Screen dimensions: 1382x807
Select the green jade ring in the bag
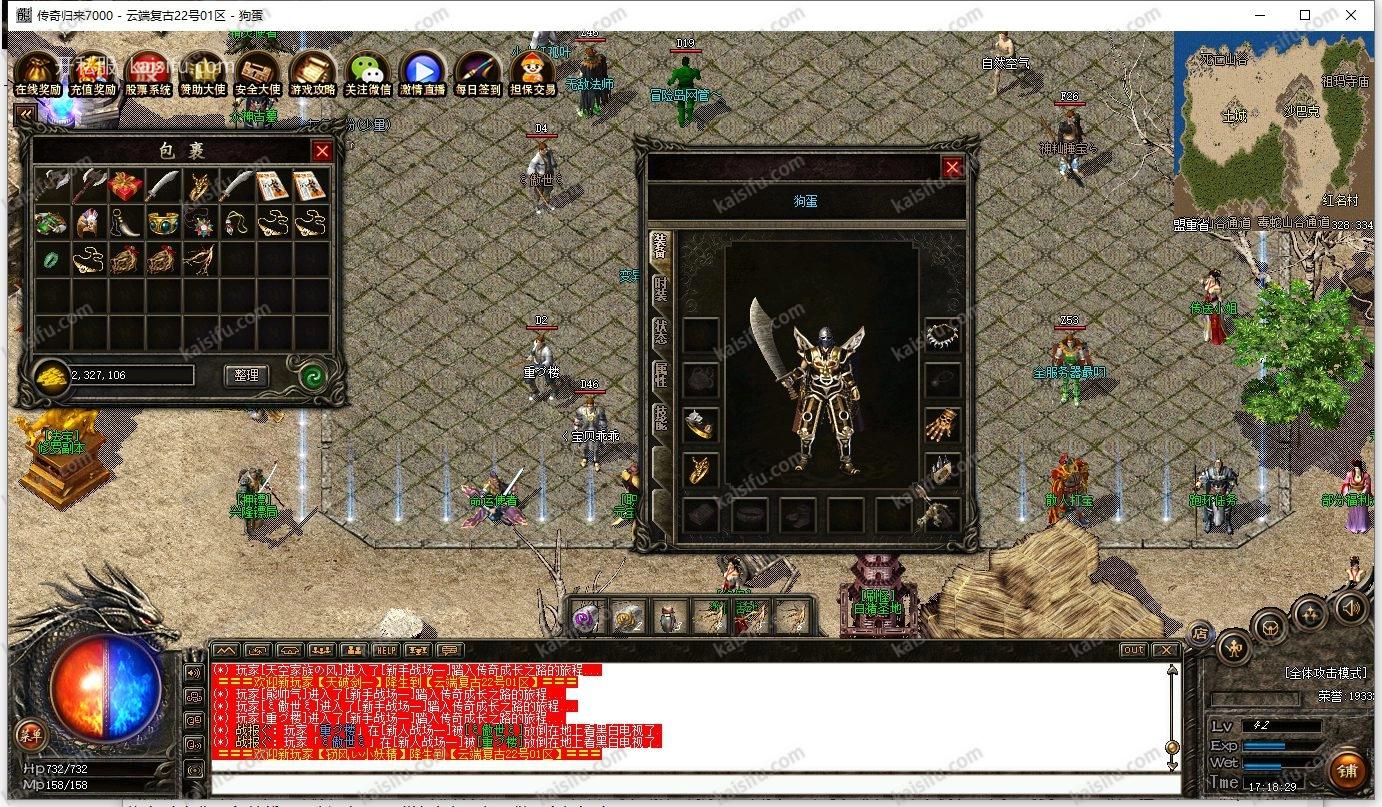click(x=51, y=259)
